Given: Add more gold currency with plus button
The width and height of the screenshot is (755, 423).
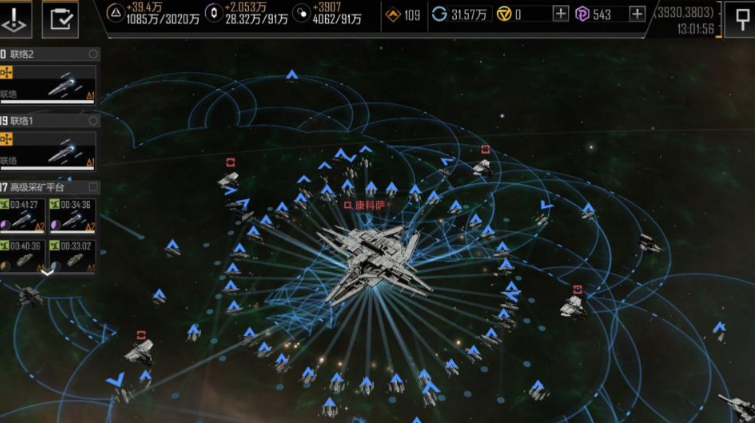Looking at the screenshot, I should point(561,14).
